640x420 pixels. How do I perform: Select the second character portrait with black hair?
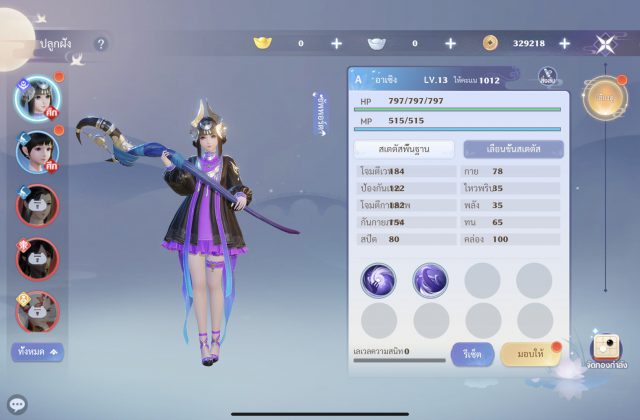click(x=38, y=151)
